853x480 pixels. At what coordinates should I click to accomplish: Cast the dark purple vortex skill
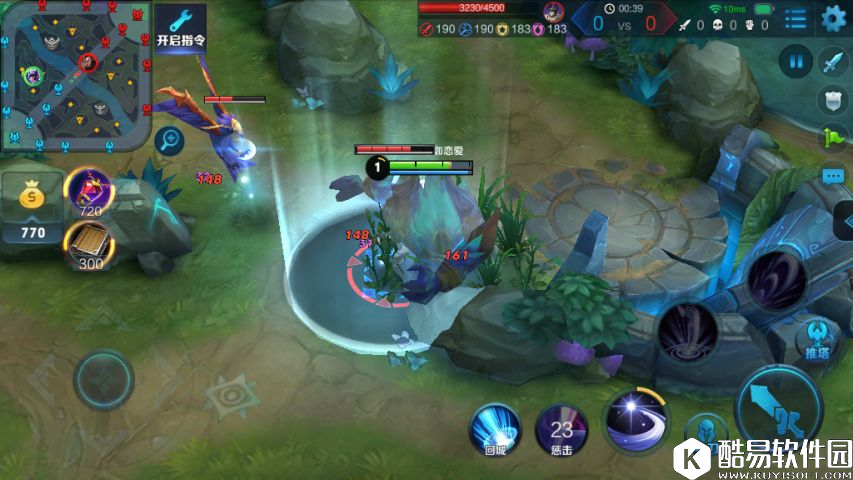coord(777,279)
